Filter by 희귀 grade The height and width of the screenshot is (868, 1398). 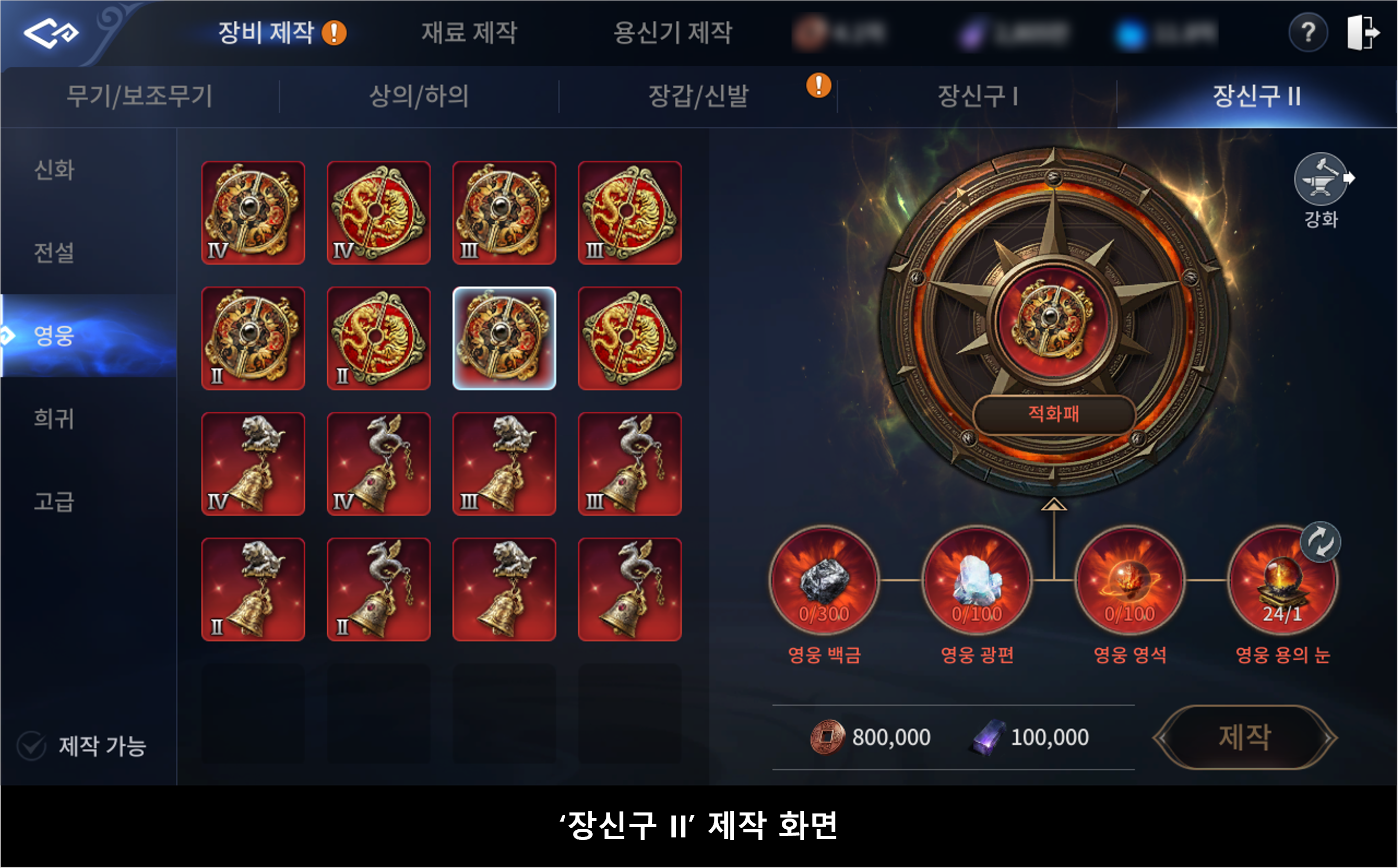click(x=55, y=418)
